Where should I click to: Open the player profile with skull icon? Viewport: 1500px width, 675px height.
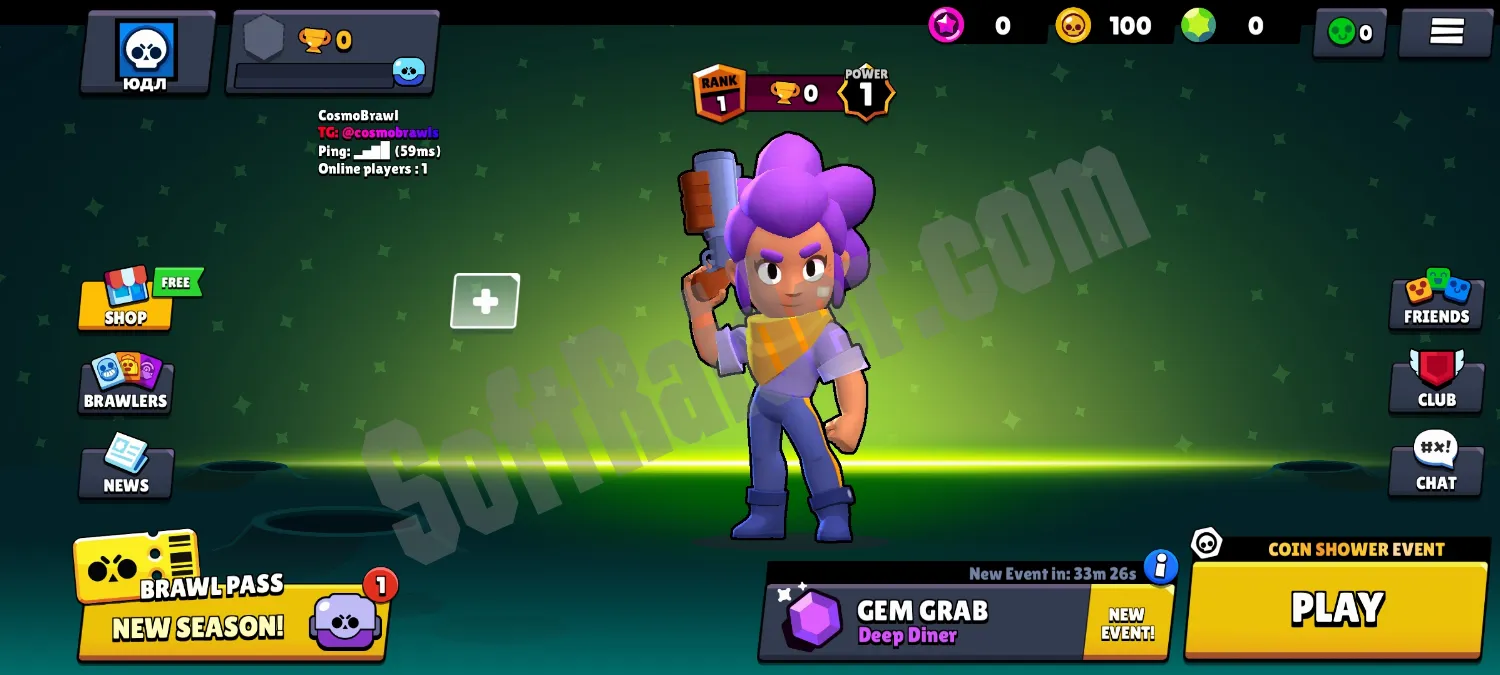tap(146, 53)
